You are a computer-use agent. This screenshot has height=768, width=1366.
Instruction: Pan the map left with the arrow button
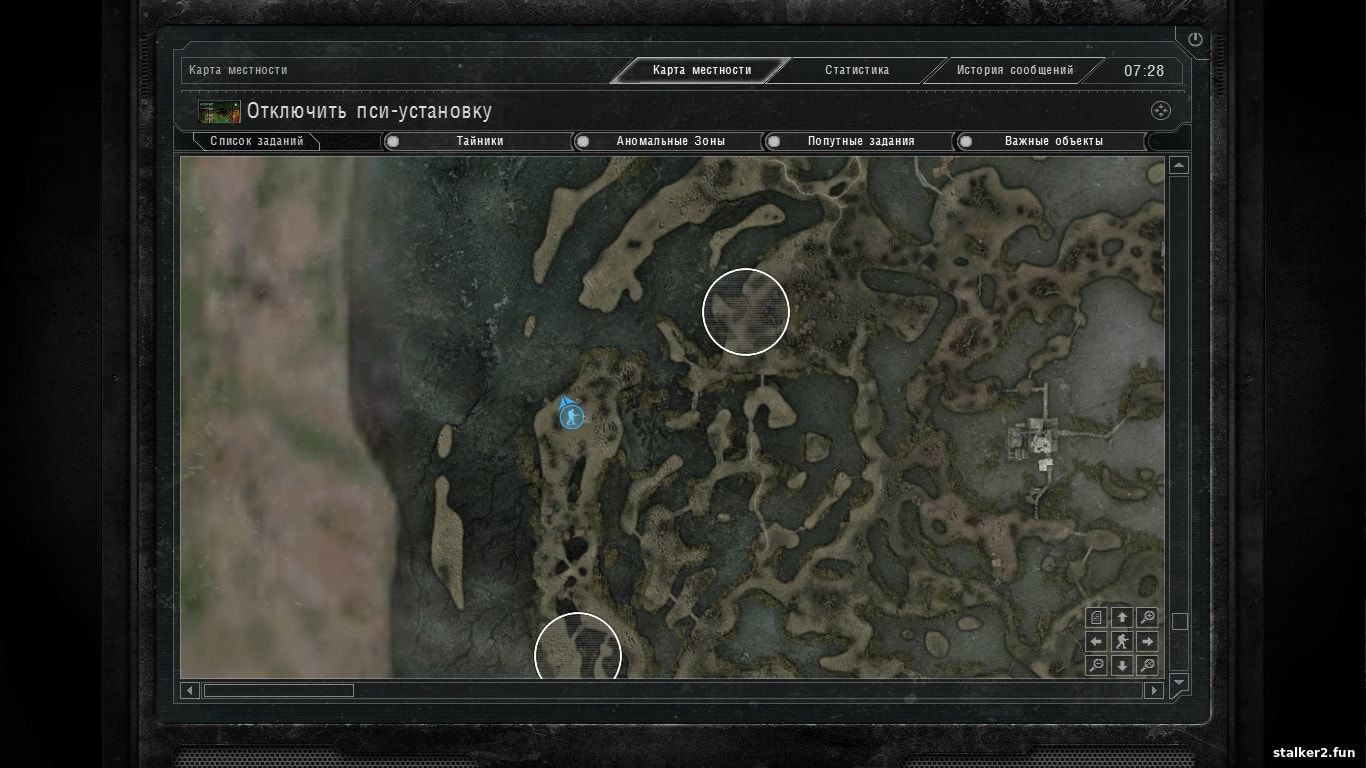click(x=1096, y=641)
